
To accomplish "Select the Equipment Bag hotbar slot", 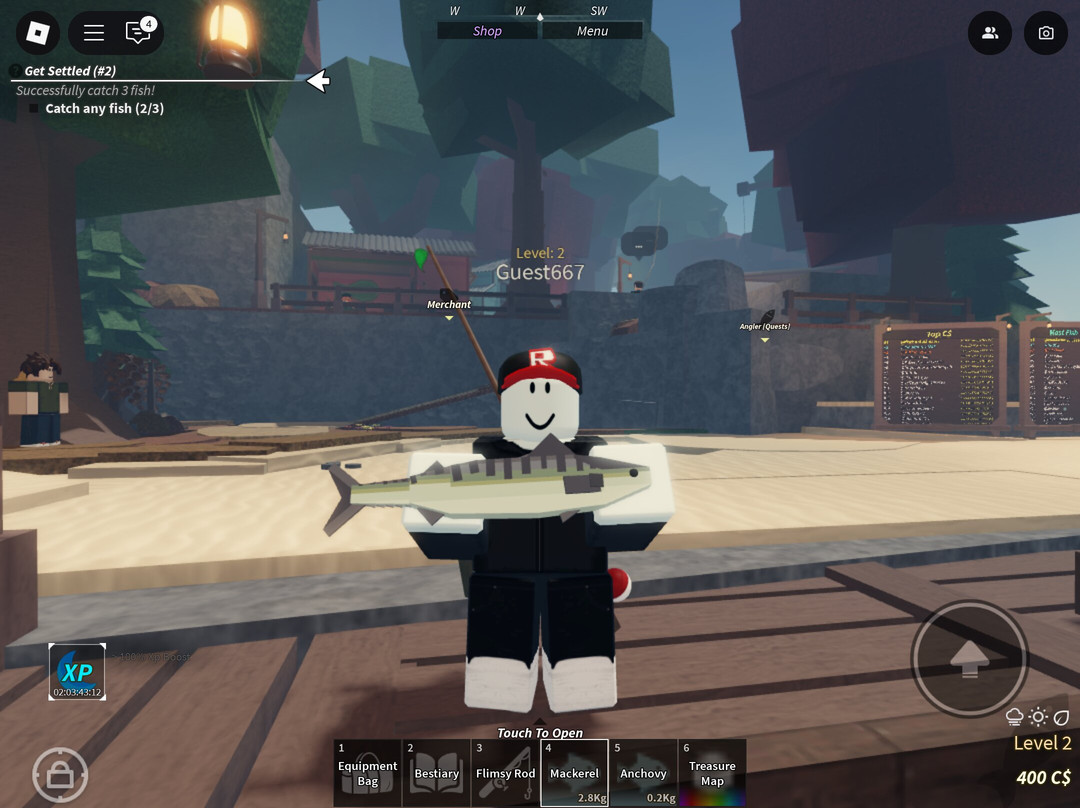I will coord(367,773).
